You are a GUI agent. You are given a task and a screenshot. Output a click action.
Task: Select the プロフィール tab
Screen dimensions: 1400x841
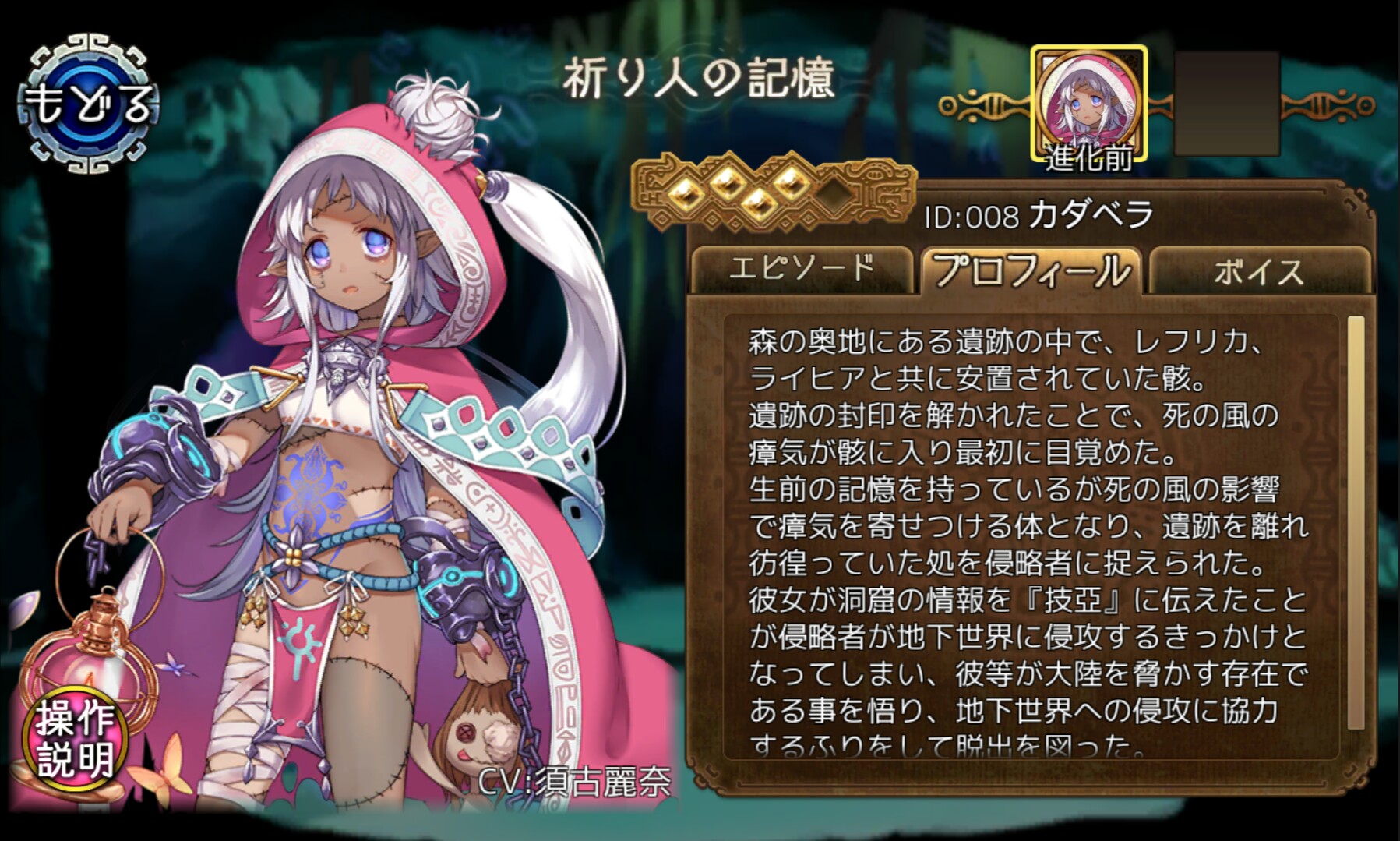click(x=1031, y=270)
